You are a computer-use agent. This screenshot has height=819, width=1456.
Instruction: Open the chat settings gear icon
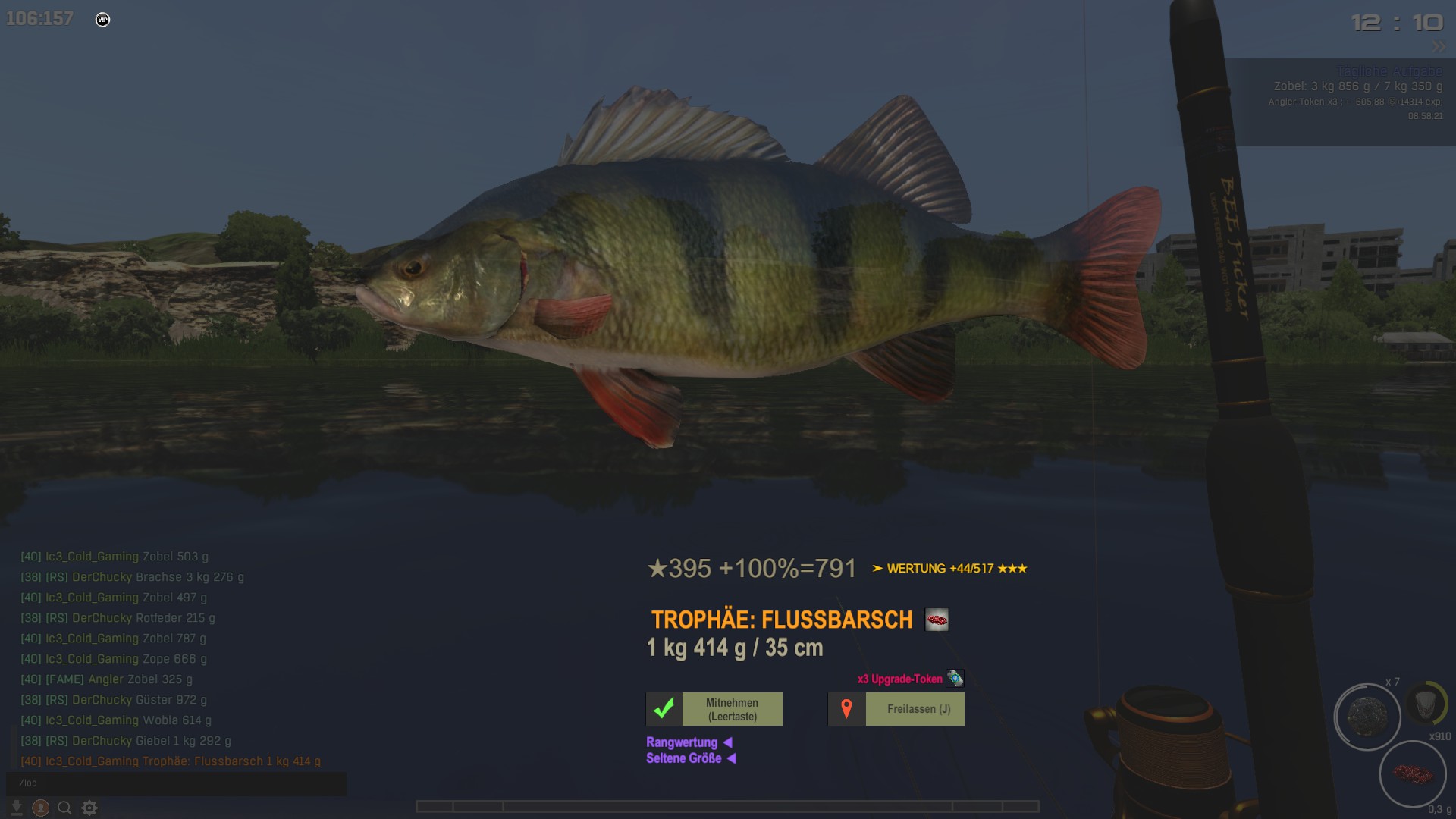[x=89, y=808]
